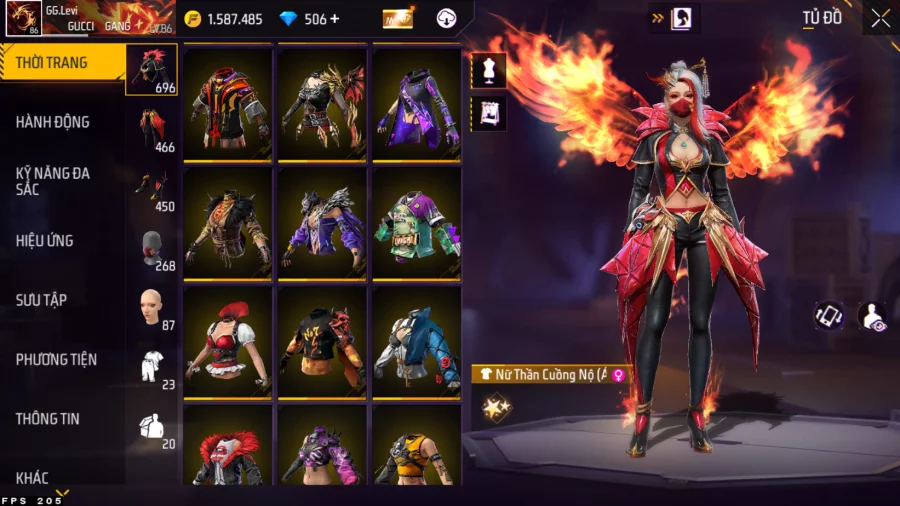
Task: Click the GG.Levi player profile avatar
Action: 23,19
